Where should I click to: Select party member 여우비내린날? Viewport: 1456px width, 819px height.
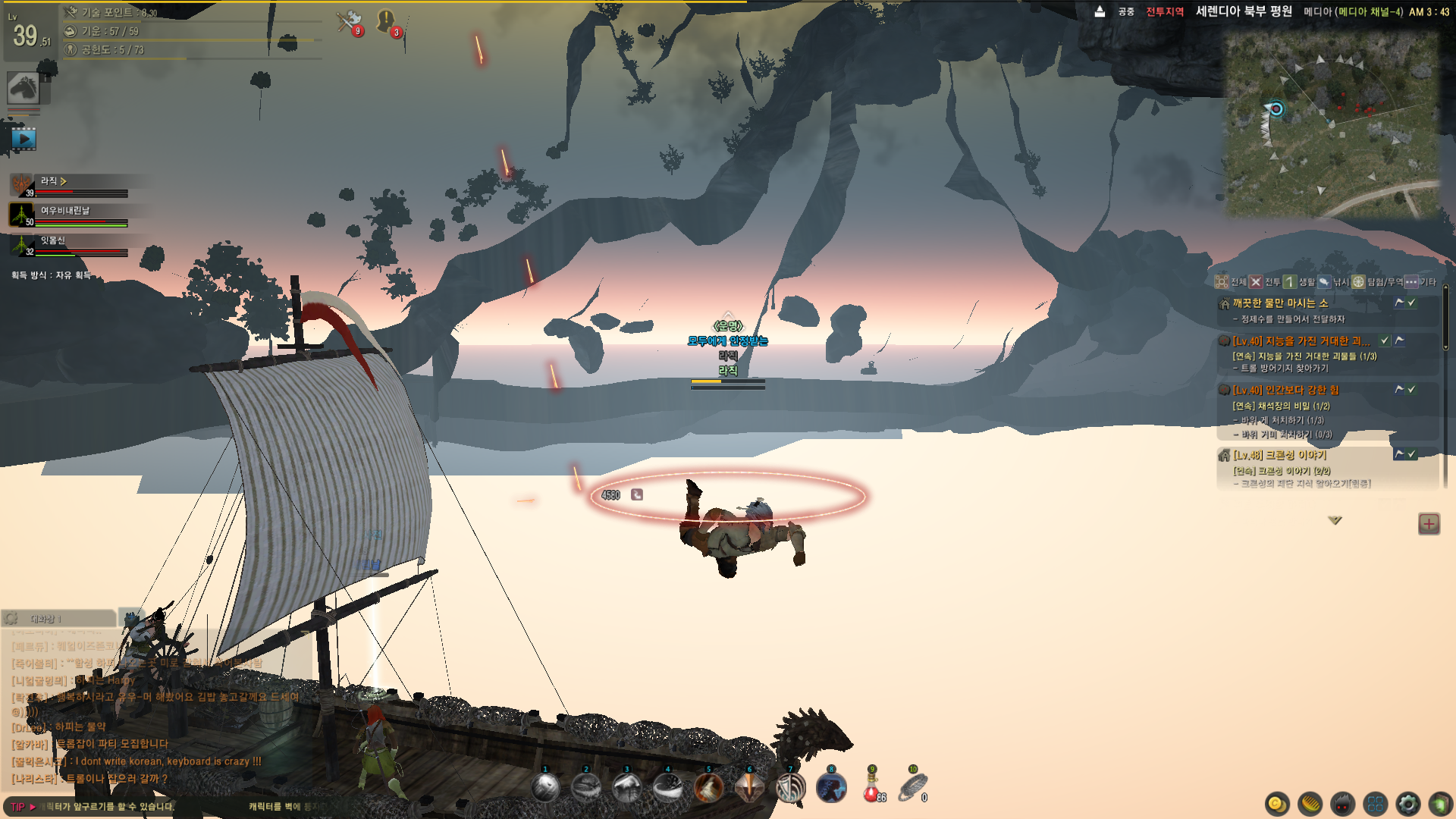[65, 211]
